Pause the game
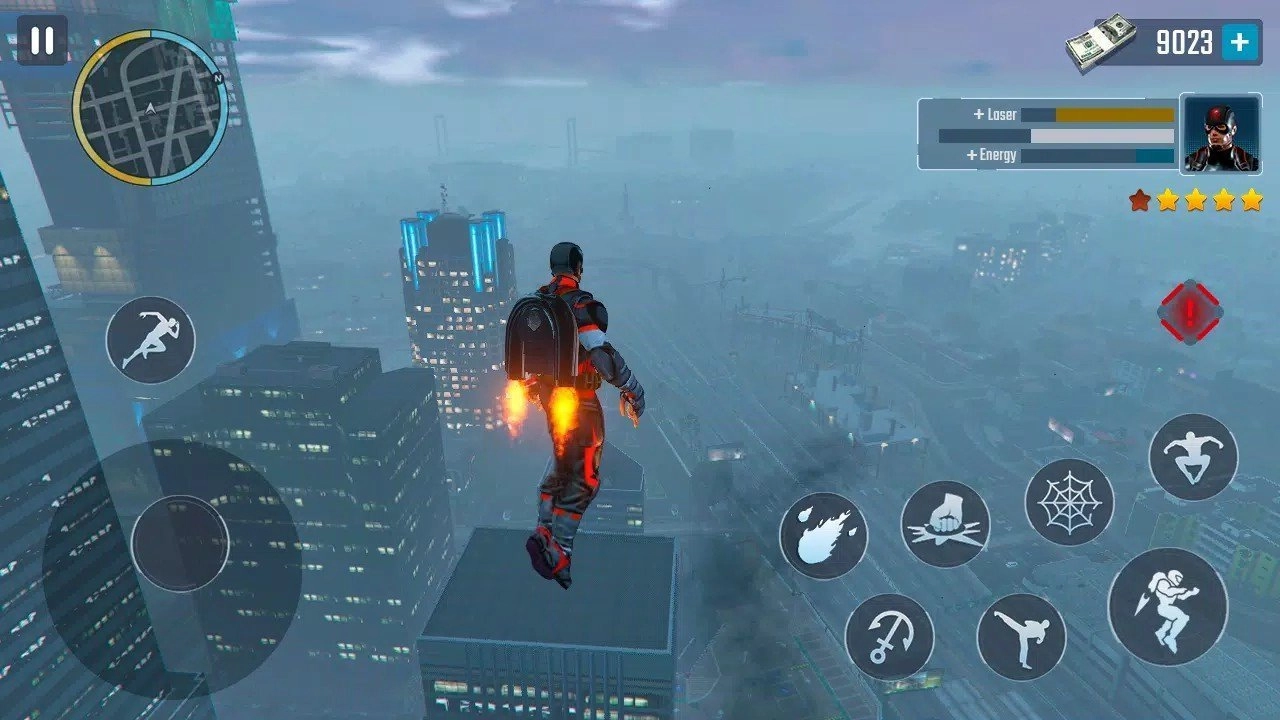The image size is (1280, 720). [42, 41]
